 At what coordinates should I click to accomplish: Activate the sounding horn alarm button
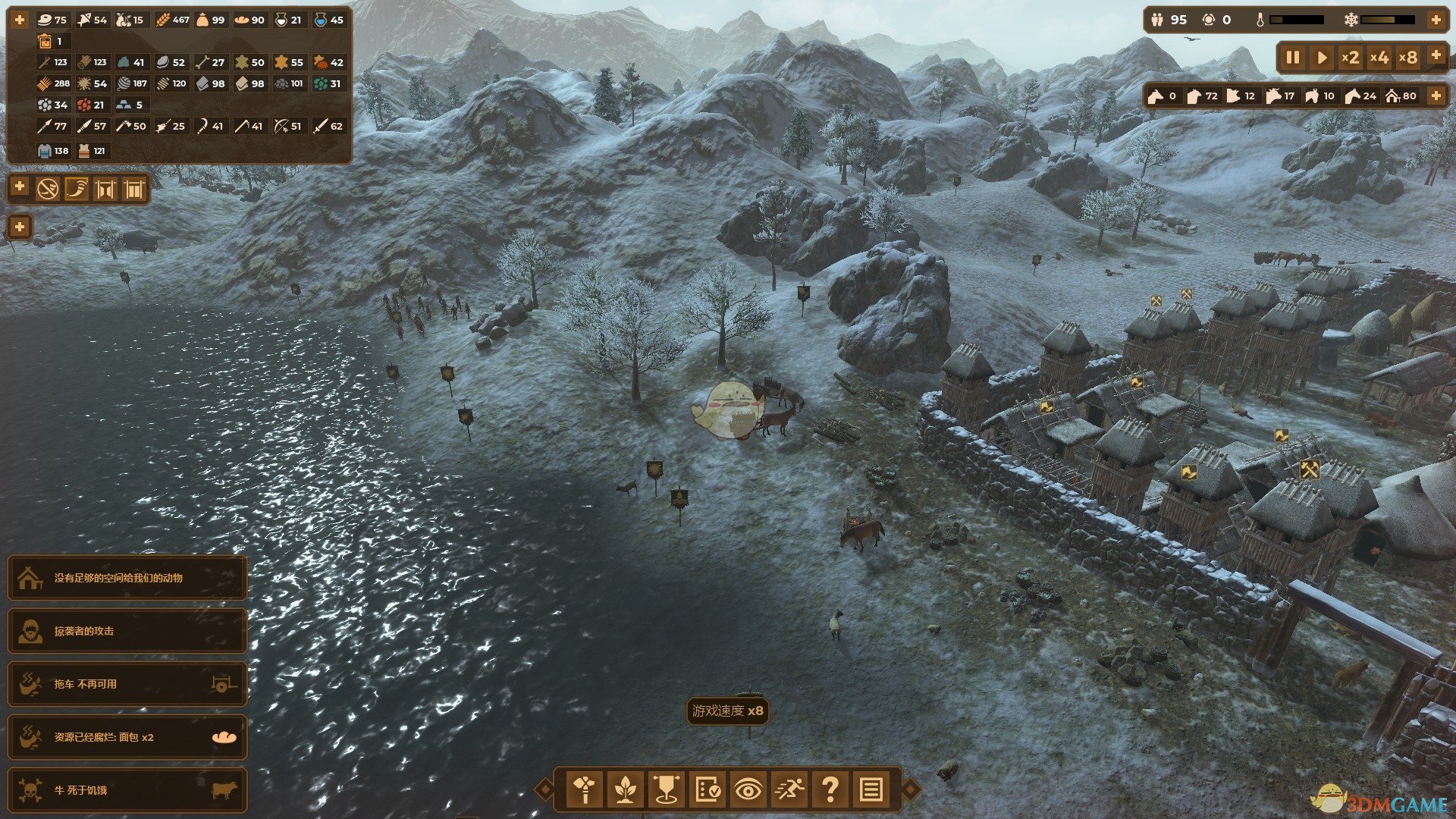[76, 188]
